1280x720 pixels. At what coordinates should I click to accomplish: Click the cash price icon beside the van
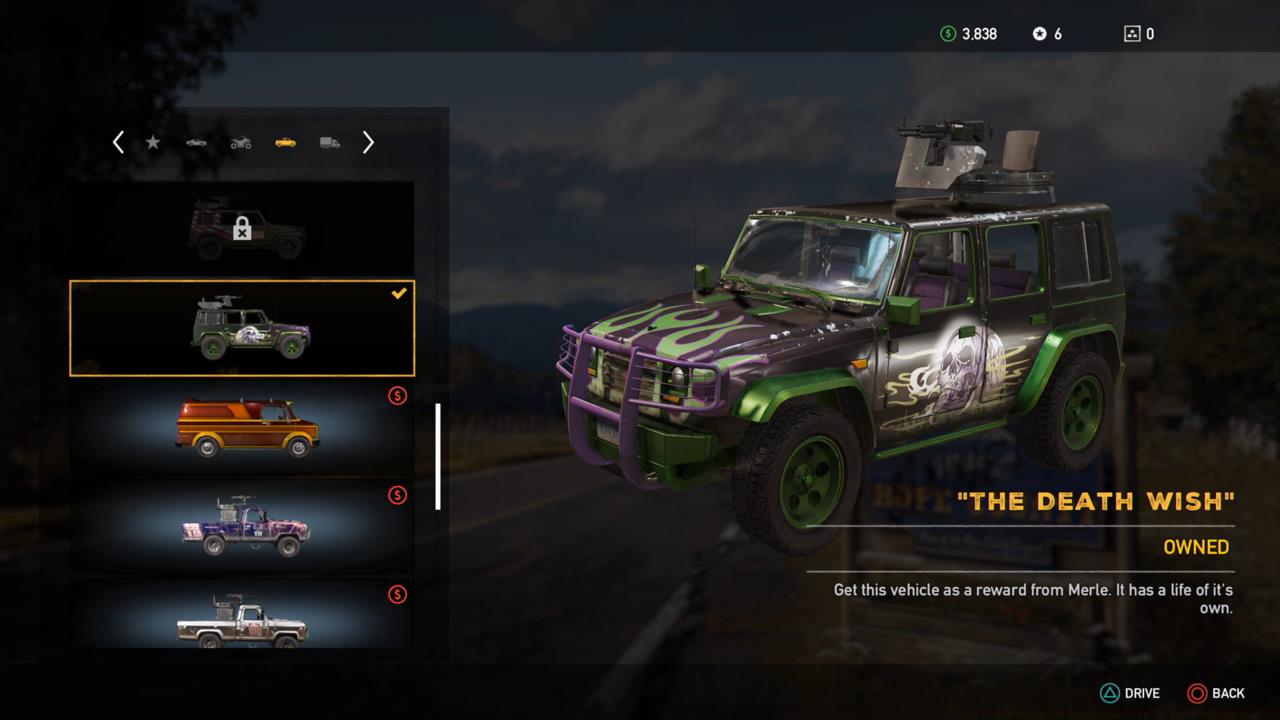pyautogui.click(x=398, y=396)
